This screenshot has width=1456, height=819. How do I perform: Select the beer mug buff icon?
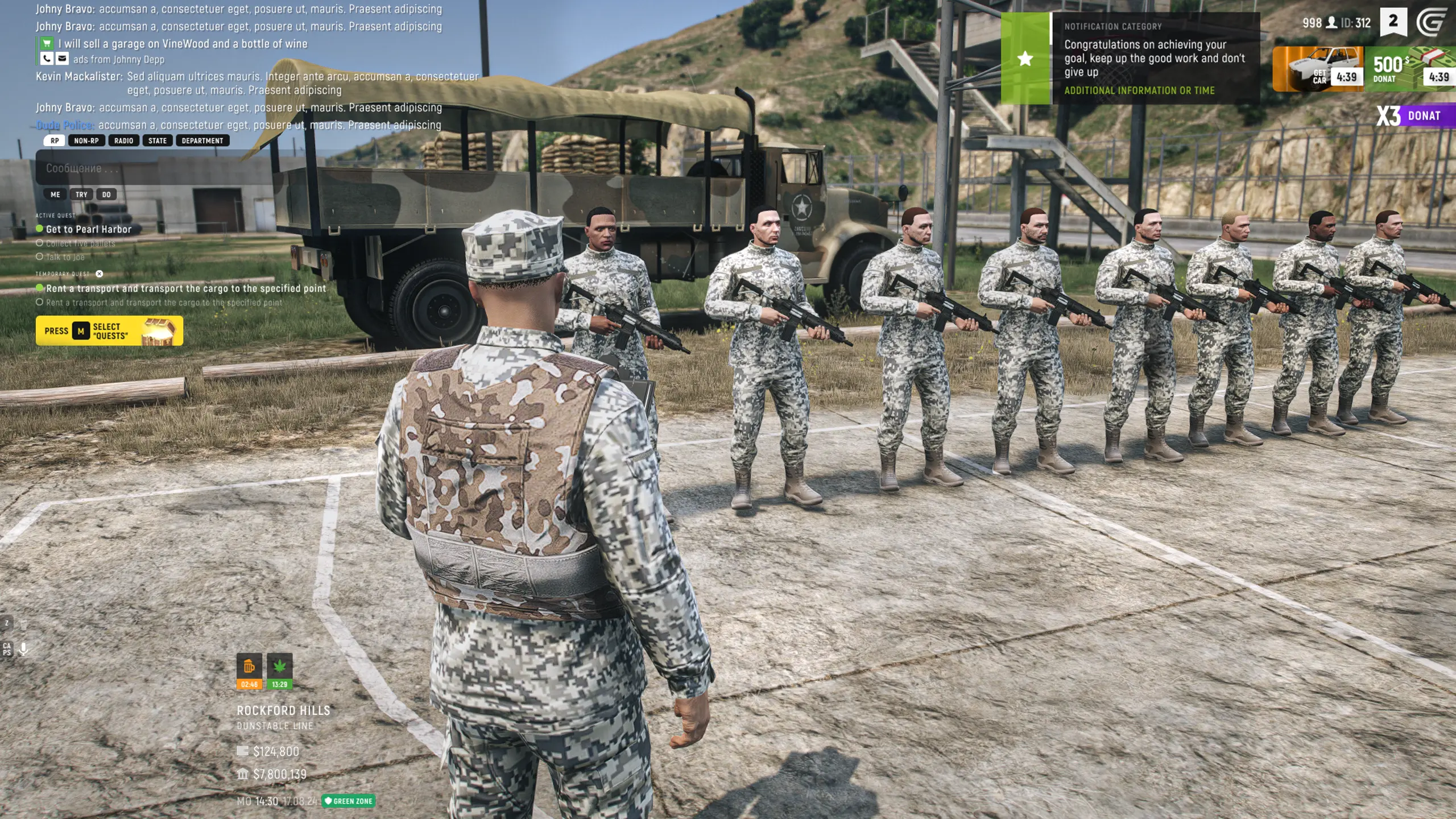click(x=249, y=671)
